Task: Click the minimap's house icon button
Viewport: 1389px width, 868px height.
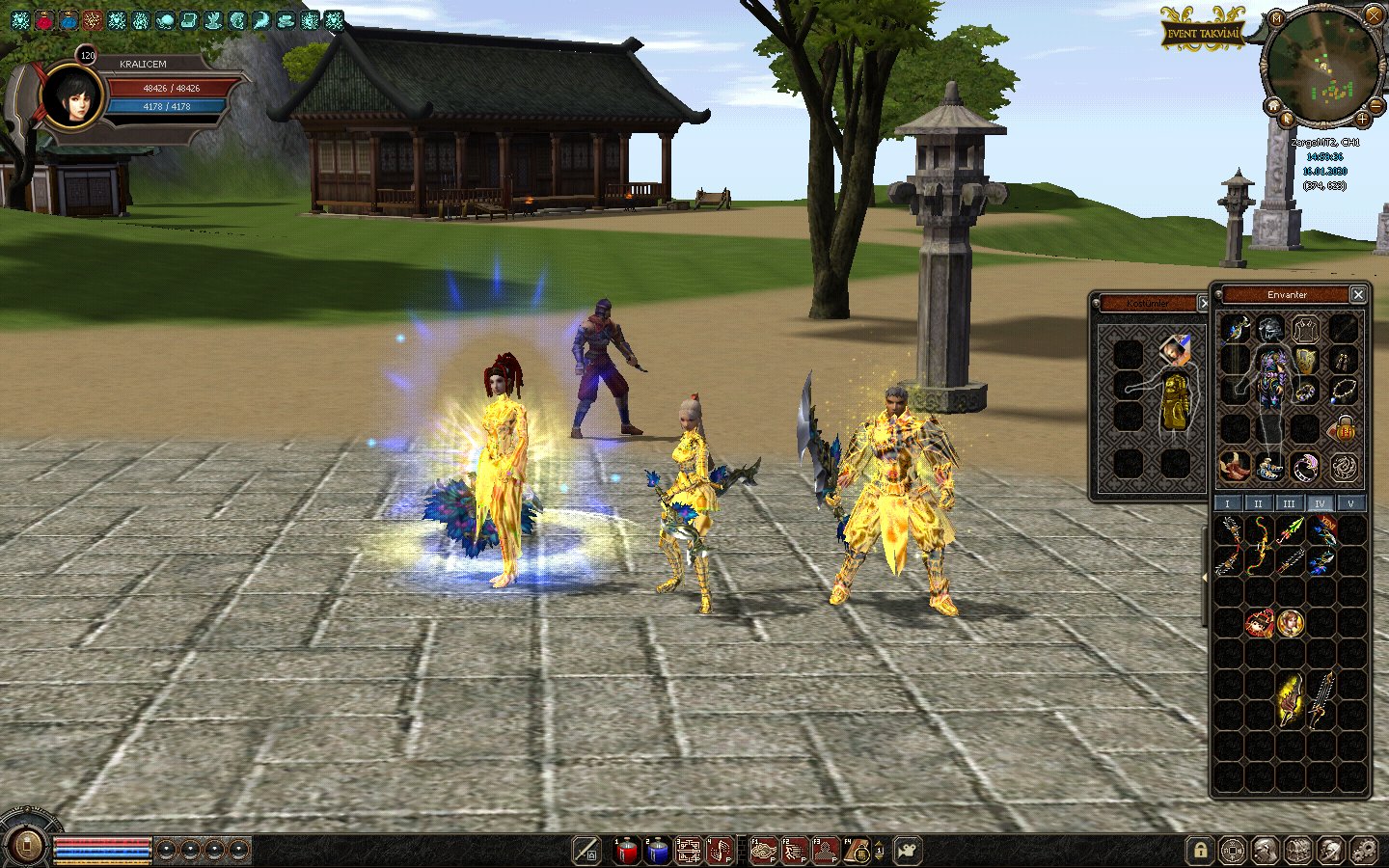Action: click(x=1273, y=105)
